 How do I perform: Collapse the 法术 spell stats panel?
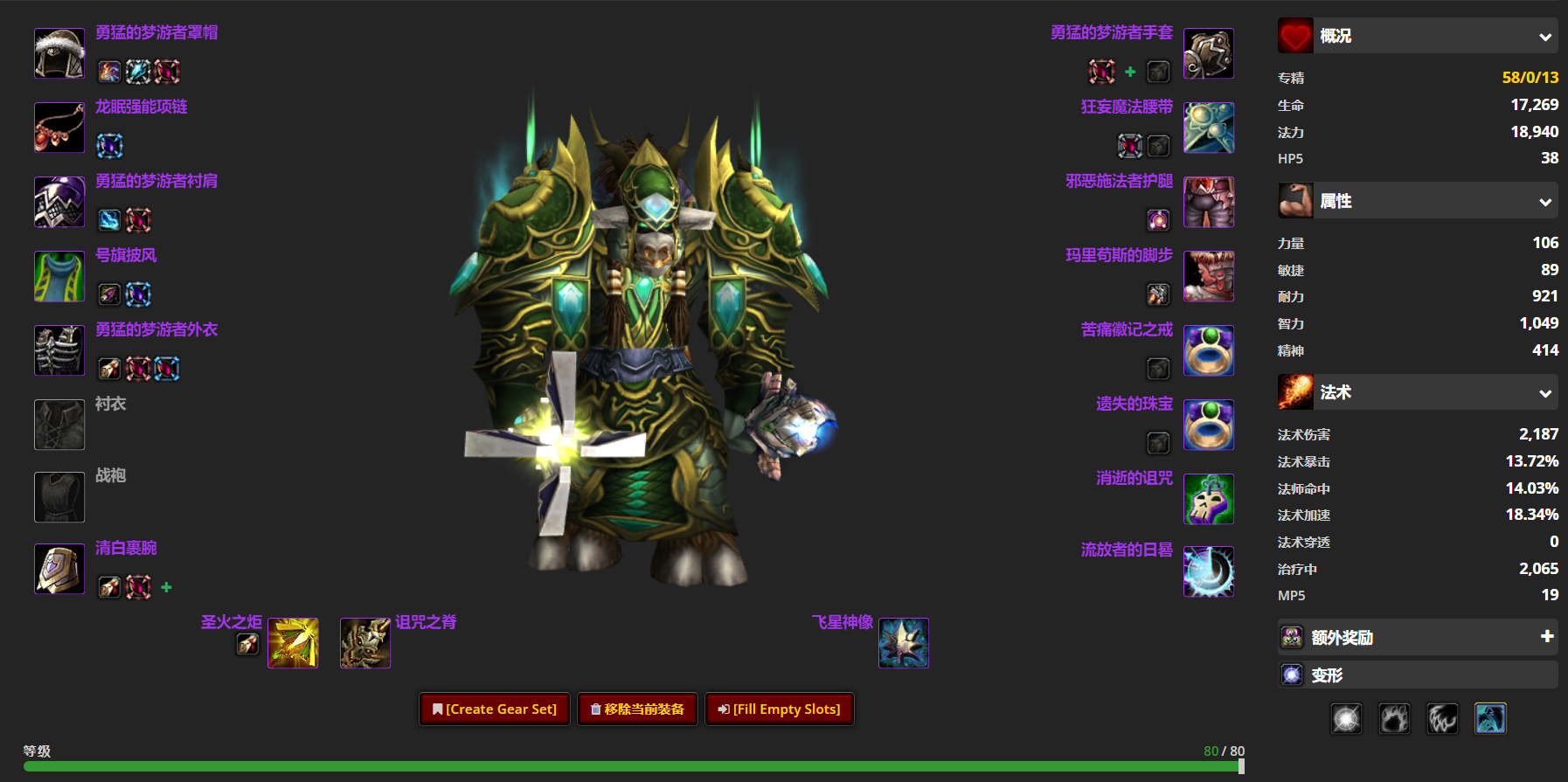click(x=1546, y=392)
